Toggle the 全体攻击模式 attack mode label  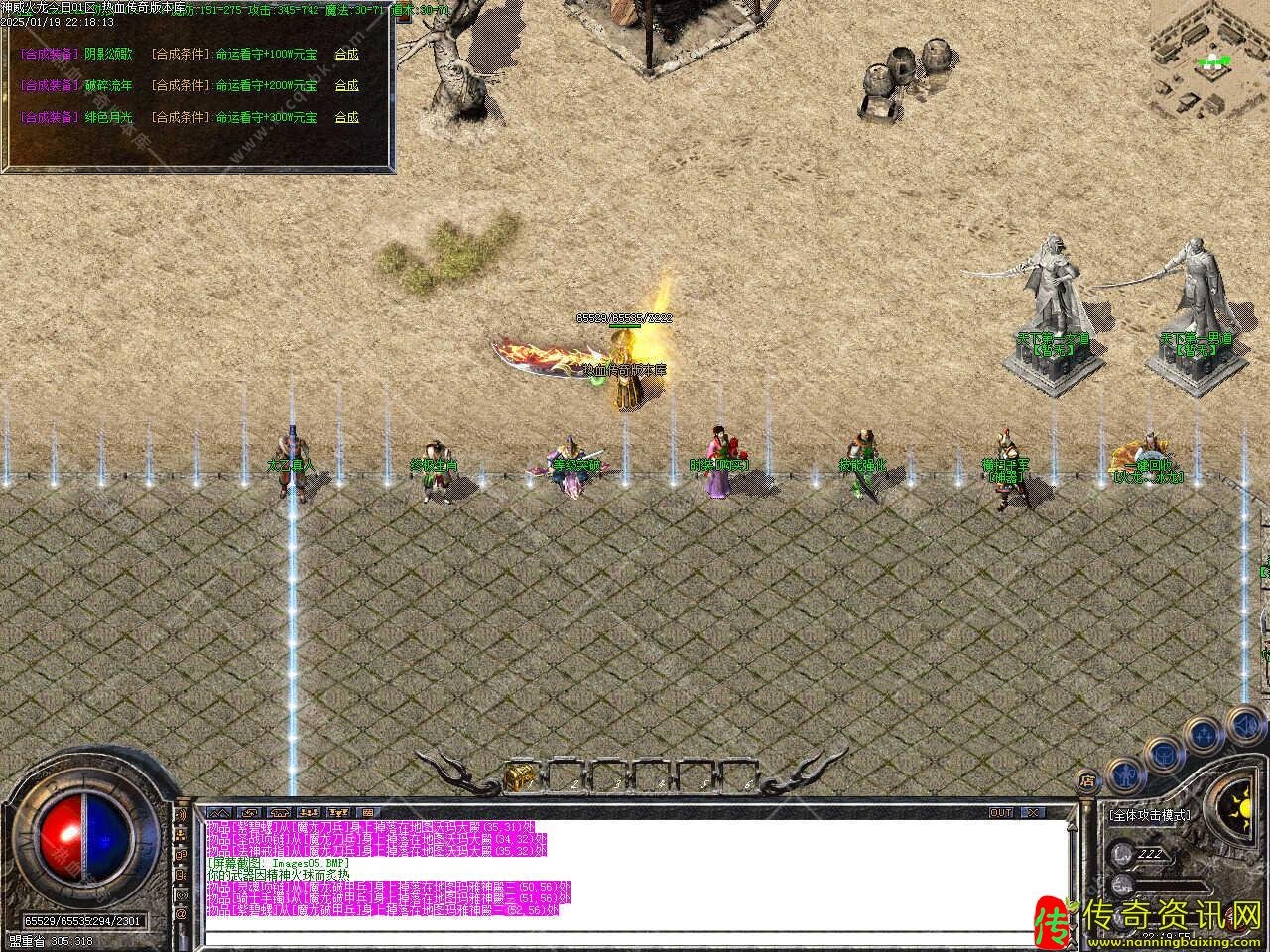pyautogui.click(x=1149, y=815)
